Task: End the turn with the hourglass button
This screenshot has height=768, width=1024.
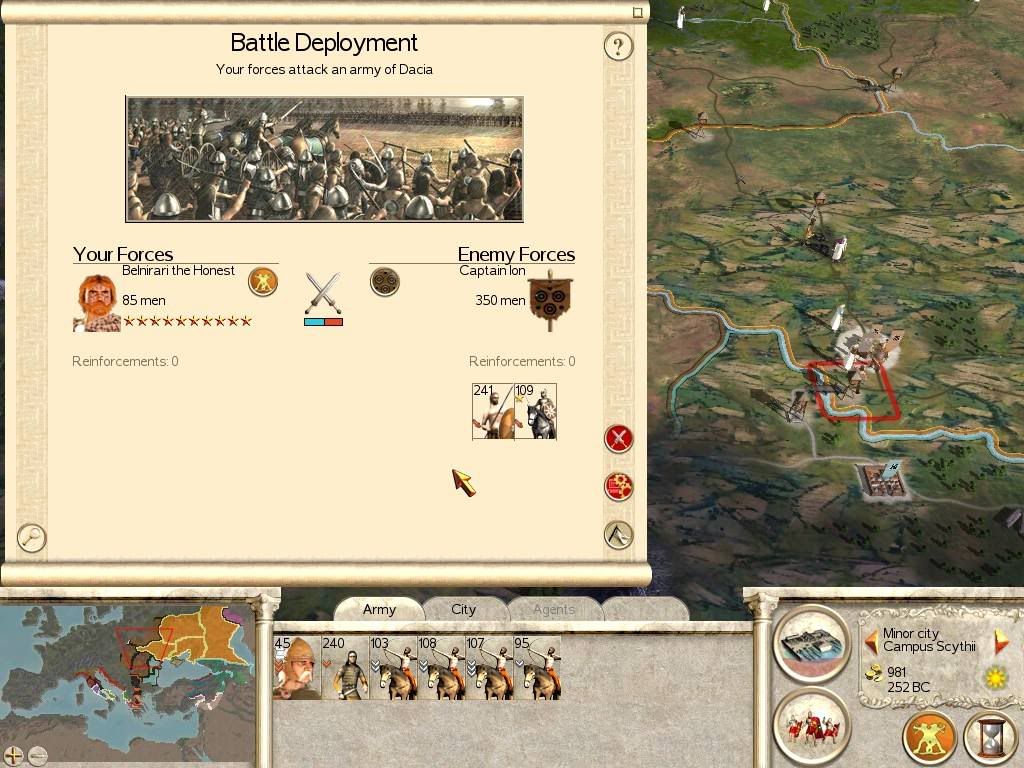Action: (x=990, y=738)
